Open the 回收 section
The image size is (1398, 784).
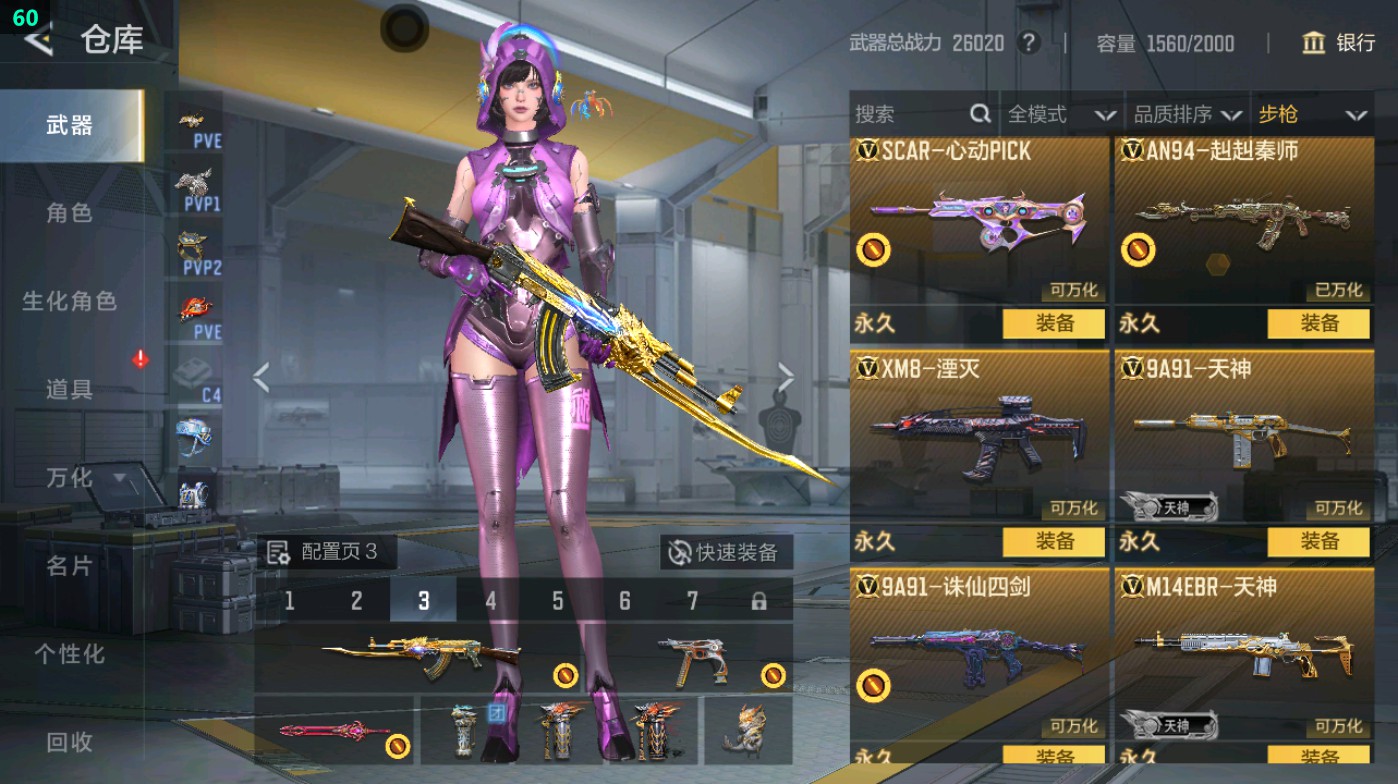[x=69, y=742]
